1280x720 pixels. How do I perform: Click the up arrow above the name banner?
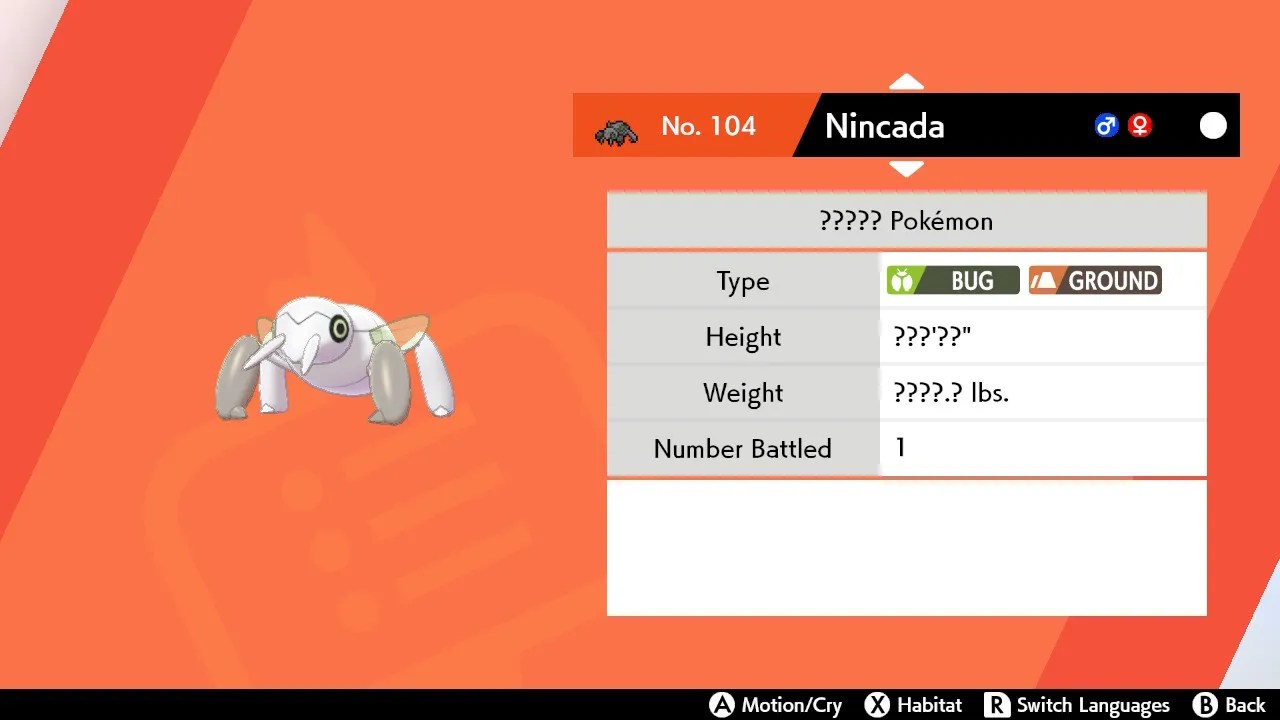coord(906,81)
